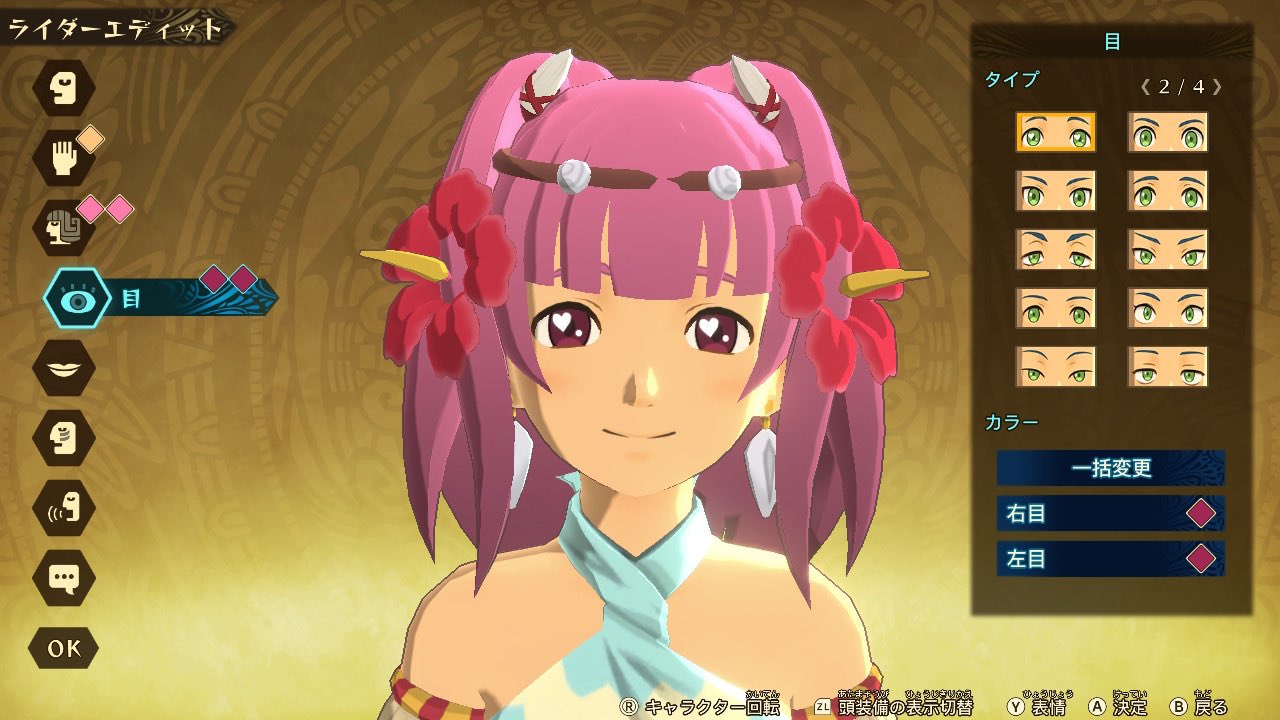Screen dimensions: 1280x720
Task: Select the nose editing icon
Action: click(64, 437)
